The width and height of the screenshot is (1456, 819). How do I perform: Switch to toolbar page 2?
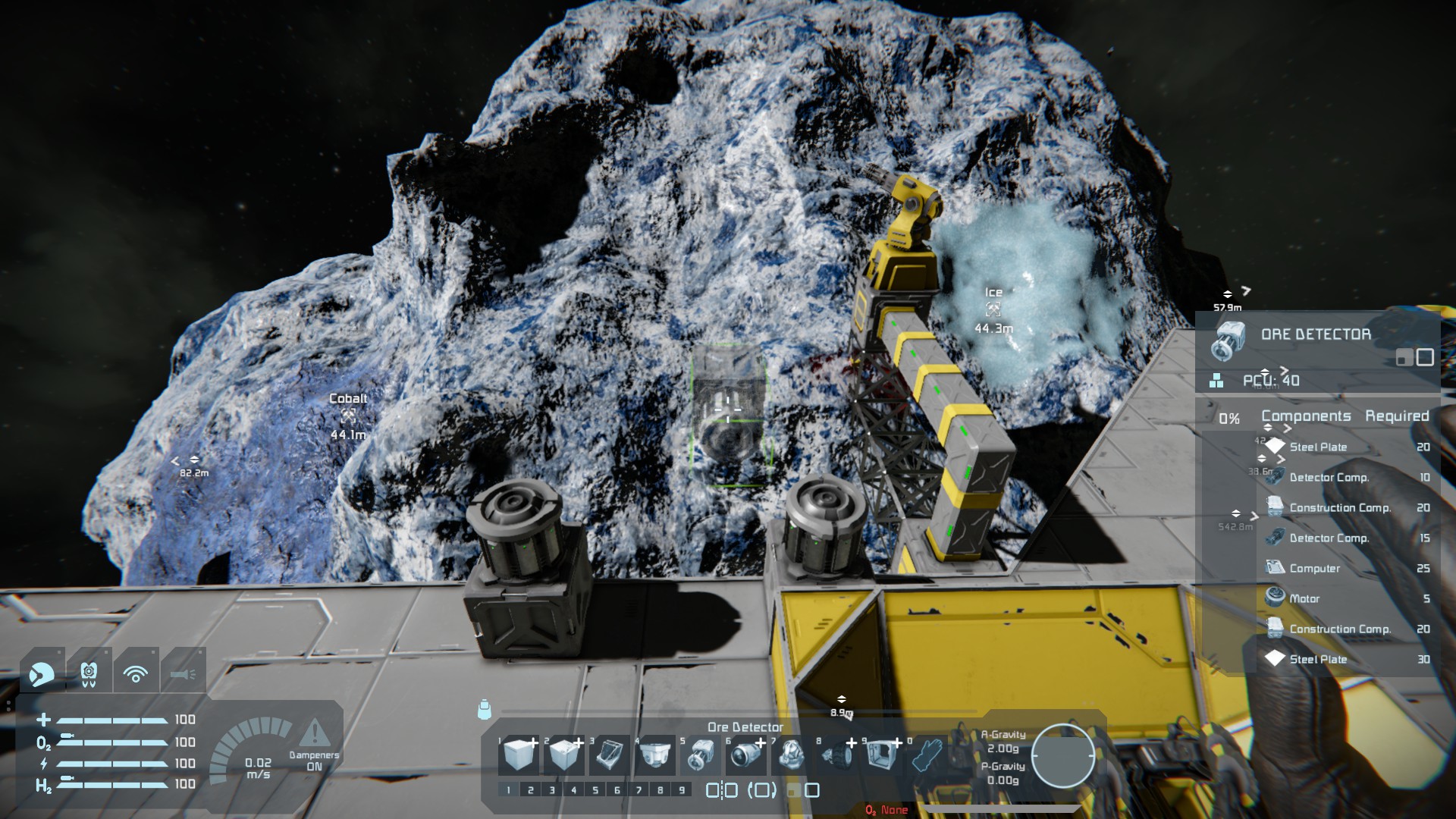click(530, 790)
